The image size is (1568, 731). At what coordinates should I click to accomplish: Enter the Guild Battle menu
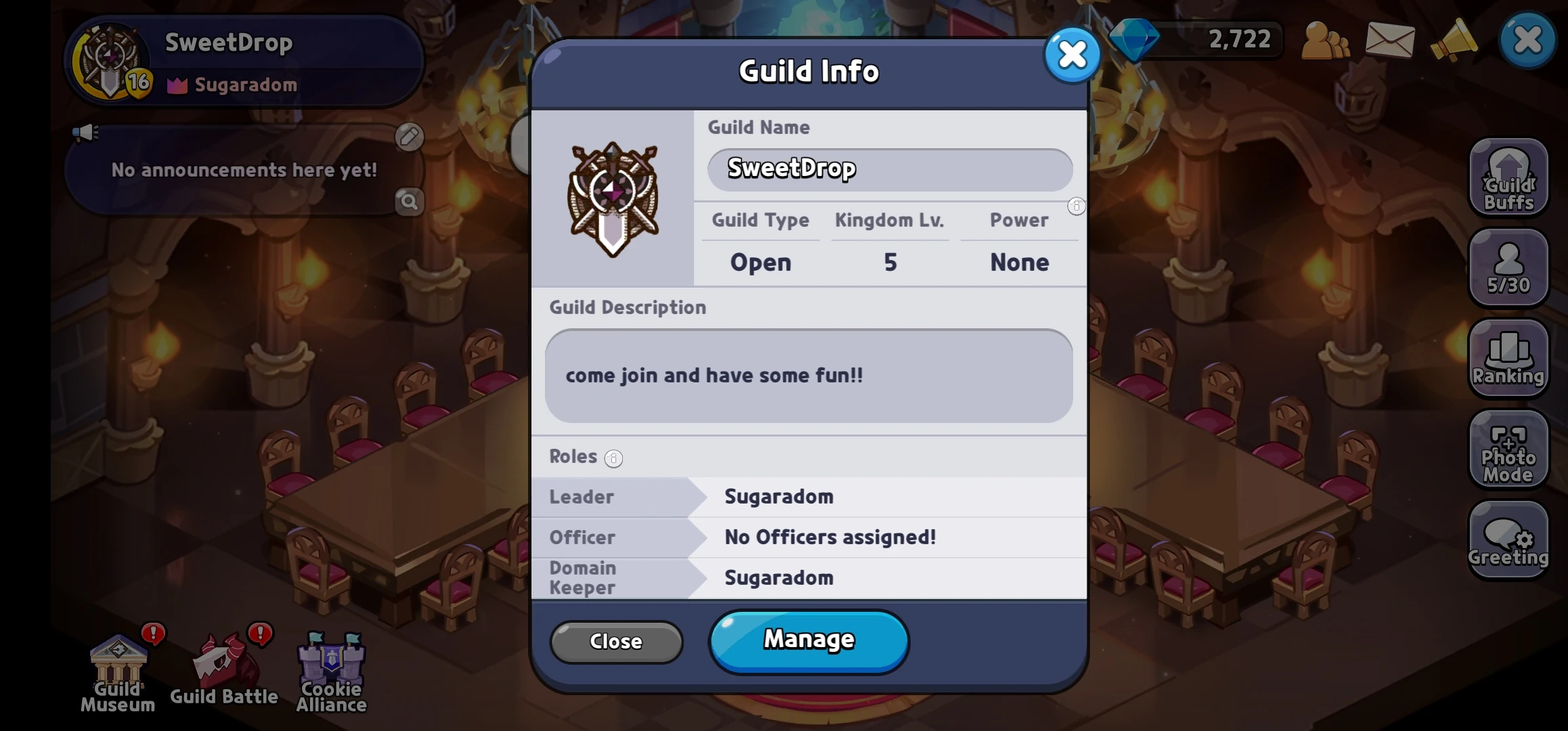[x=223, y=667]
